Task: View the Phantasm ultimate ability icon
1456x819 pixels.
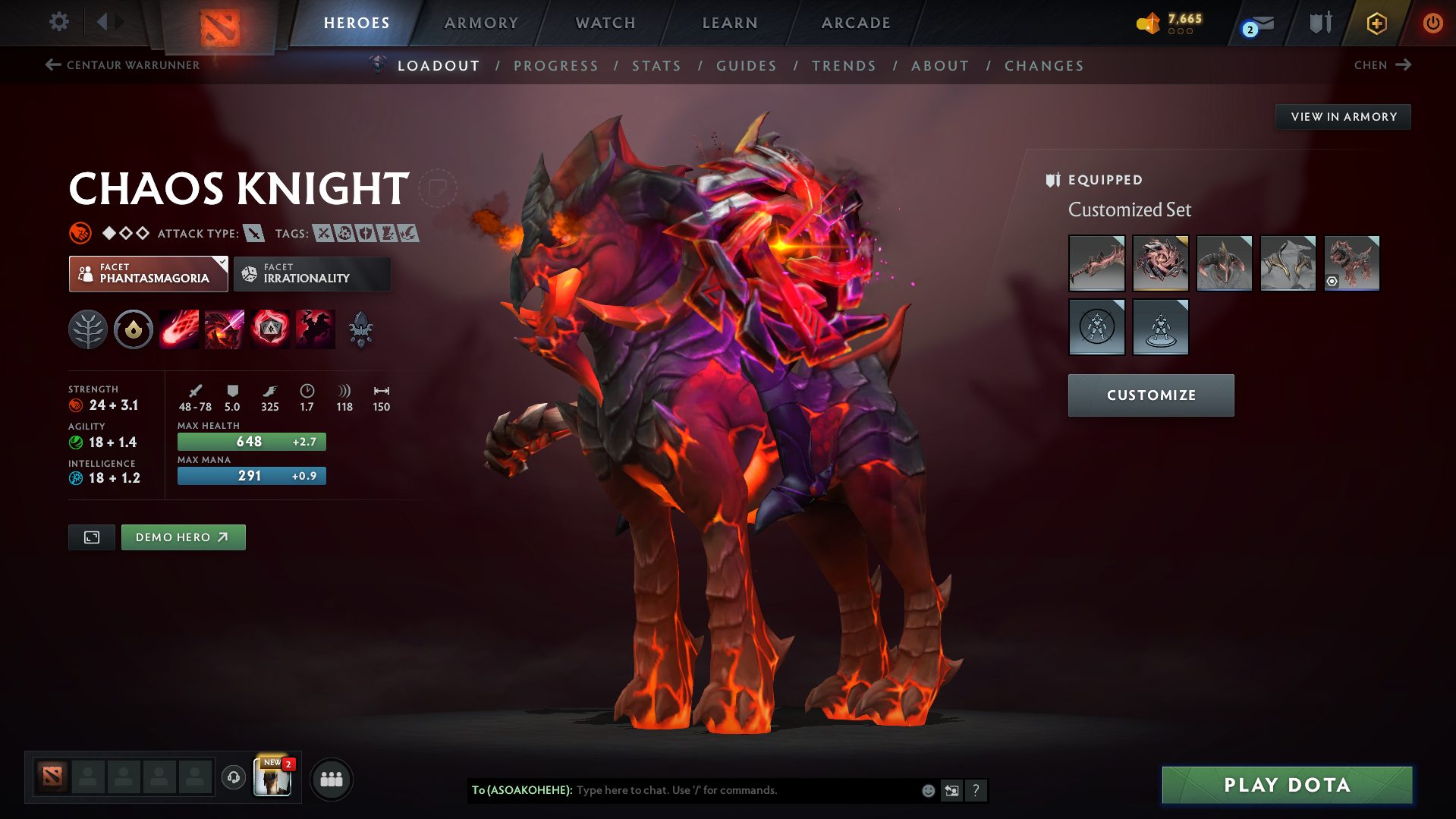Action: coord(316,329)
